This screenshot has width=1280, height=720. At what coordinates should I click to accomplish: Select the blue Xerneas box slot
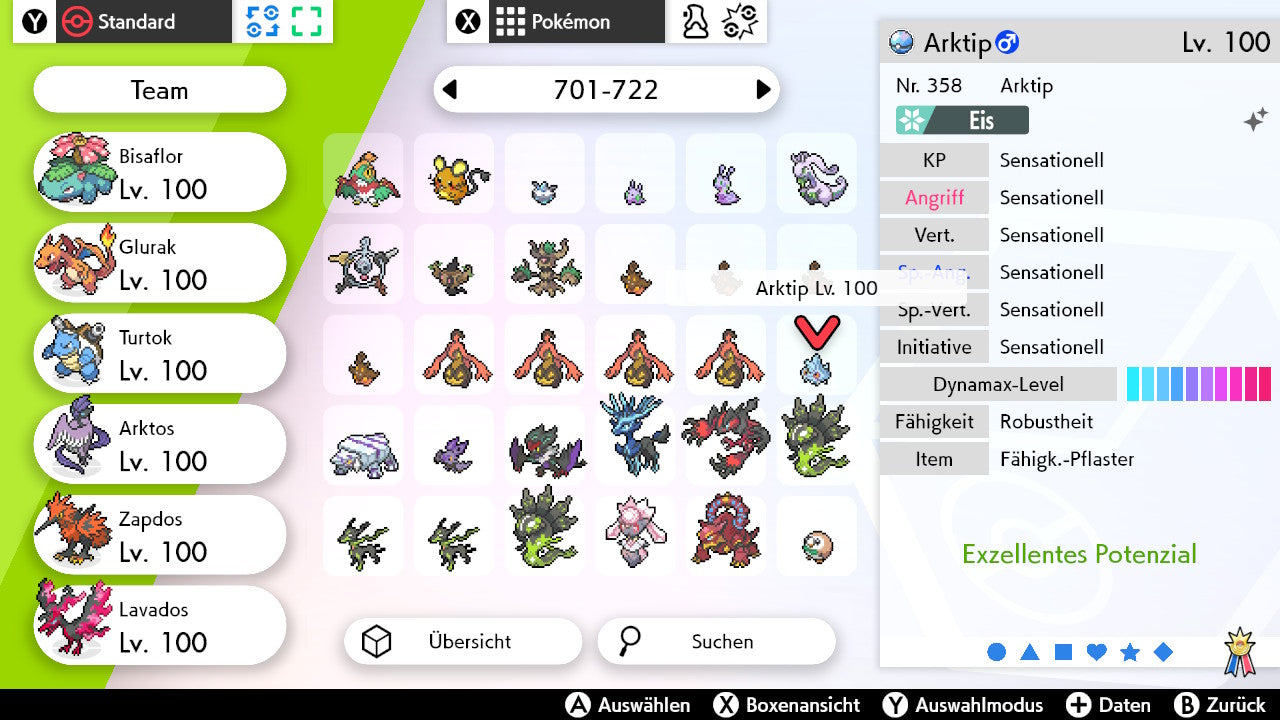click(x=635, y=438)
